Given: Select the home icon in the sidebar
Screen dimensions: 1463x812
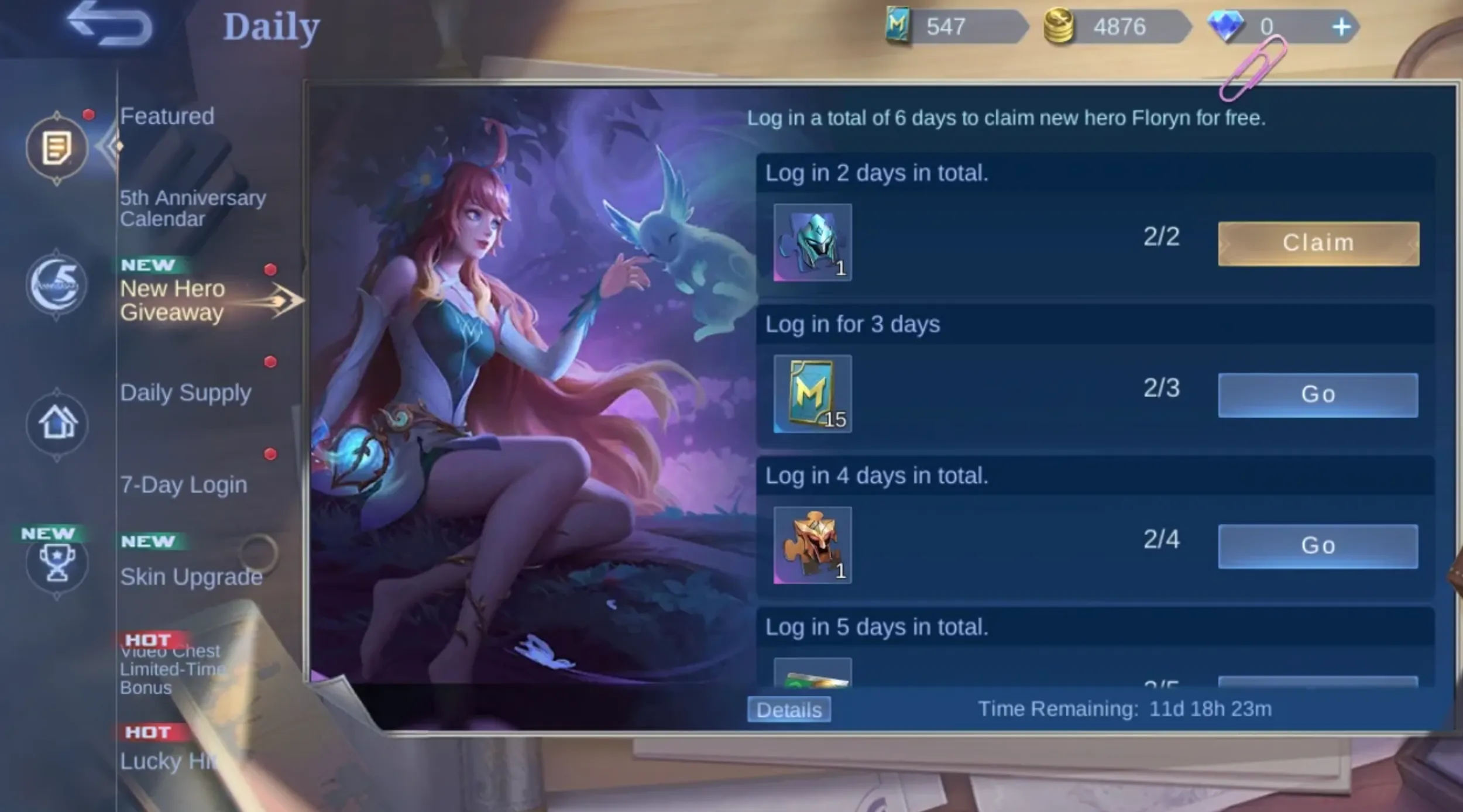Looking at the screenshot, I should coord(57,426).
